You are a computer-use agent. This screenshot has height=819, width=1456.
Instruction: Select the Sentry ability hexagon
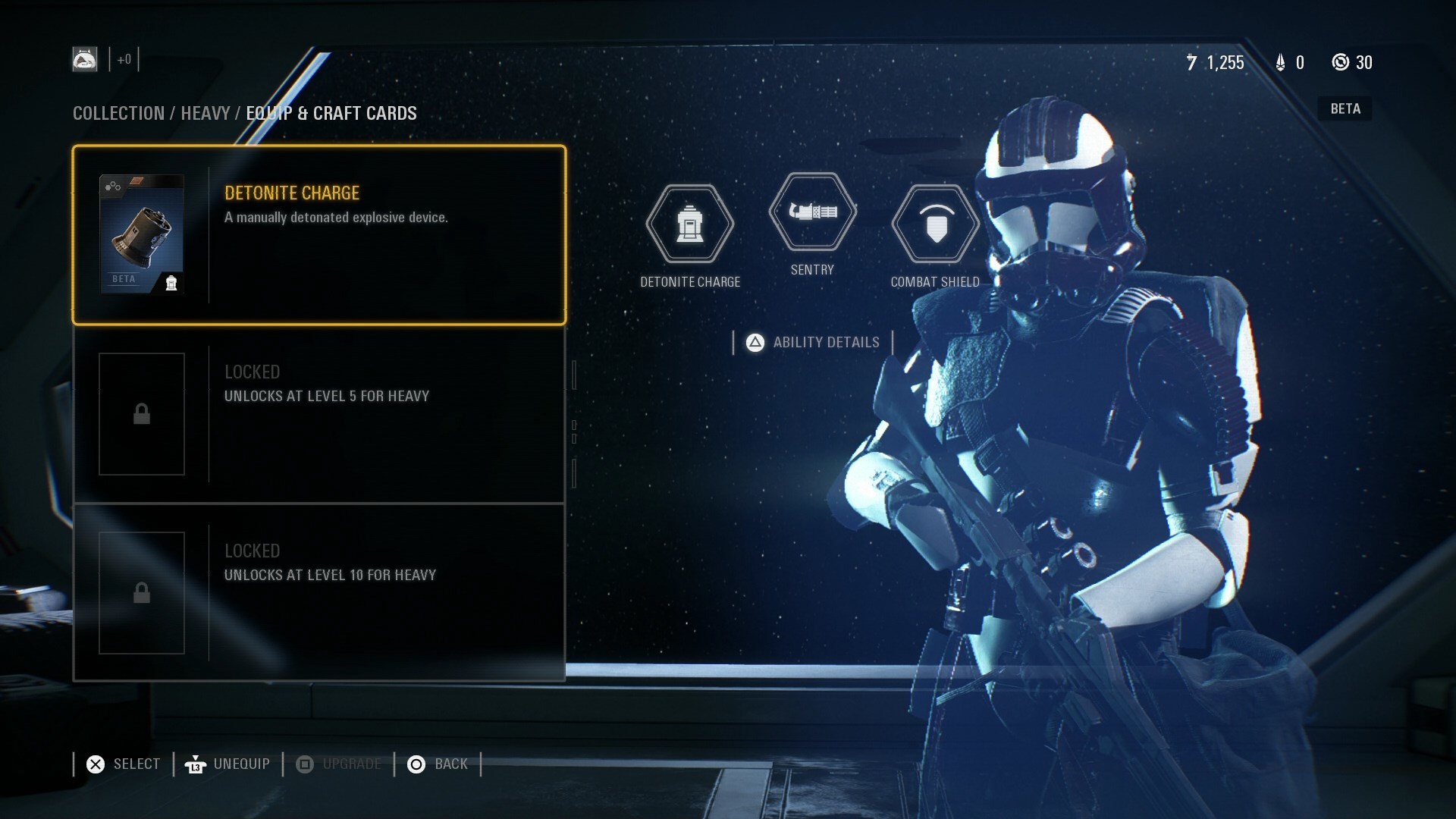coord(812,212)
